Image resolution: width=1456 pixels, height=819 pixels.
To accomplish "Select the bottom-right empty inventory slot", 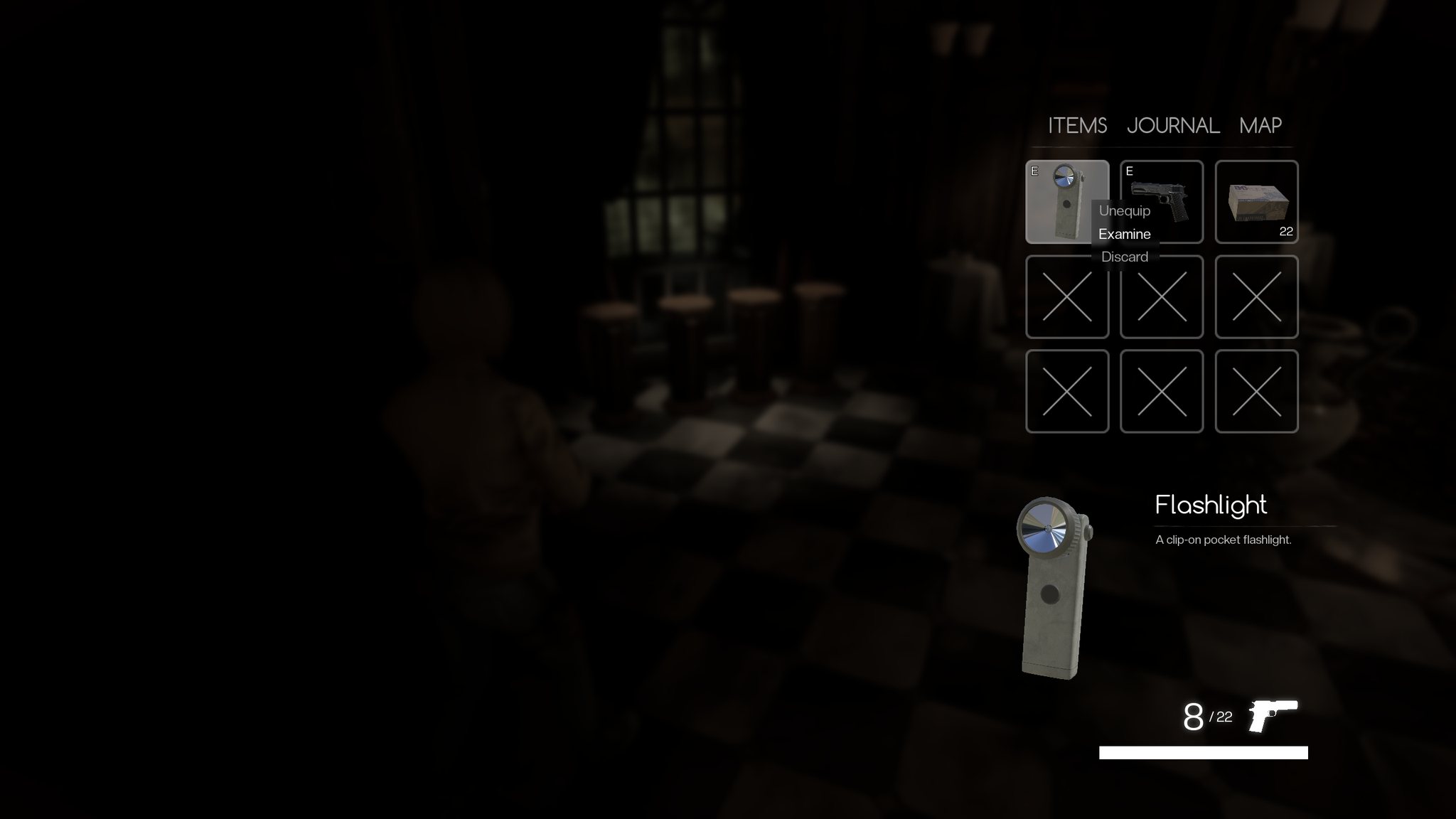I will [x=1256, y=391].
